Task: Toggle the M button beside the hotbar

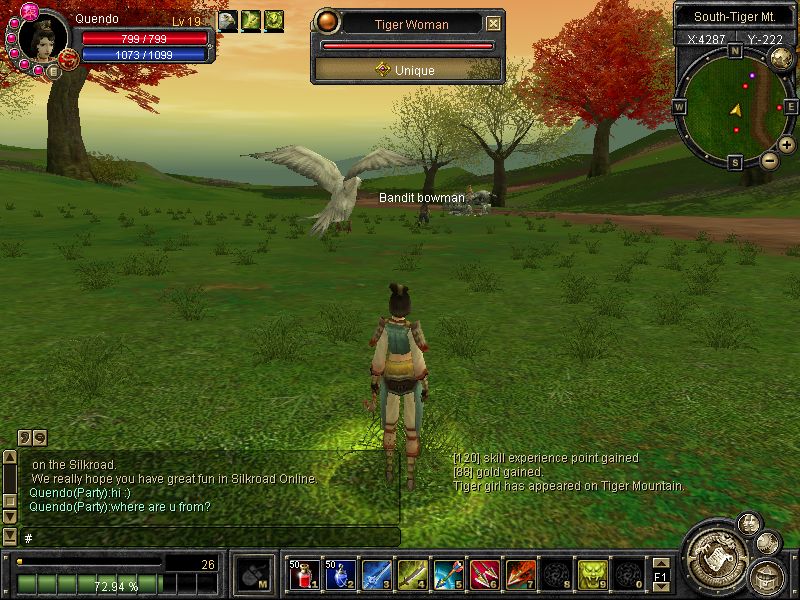Action: [250, 574]
